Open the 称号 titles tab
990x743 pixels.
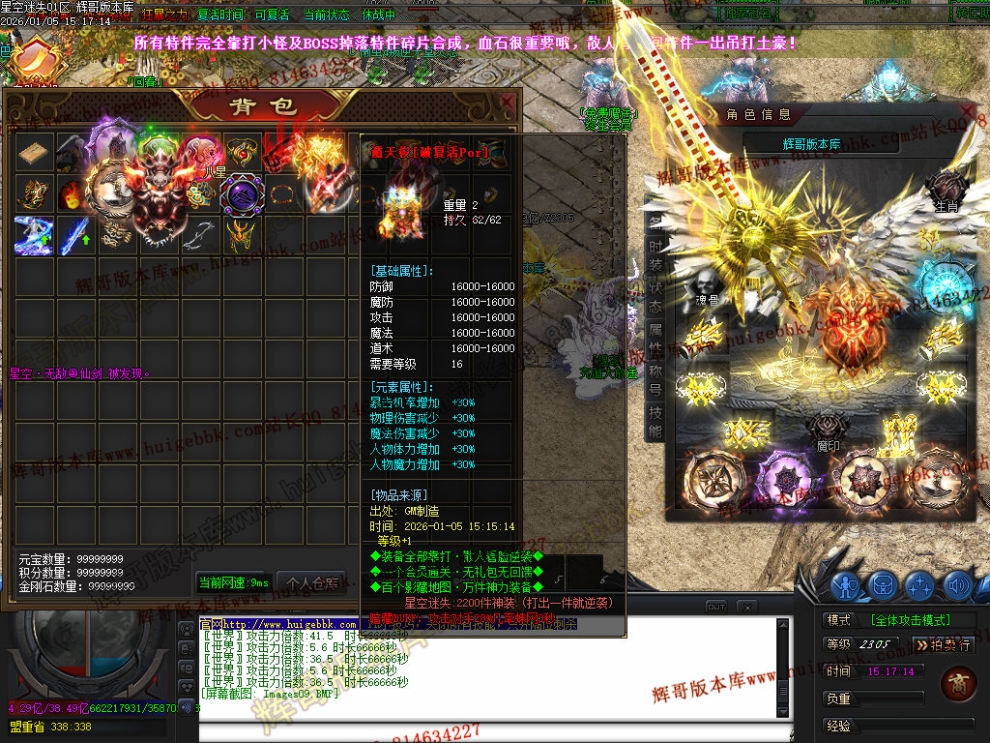(655, 381)
